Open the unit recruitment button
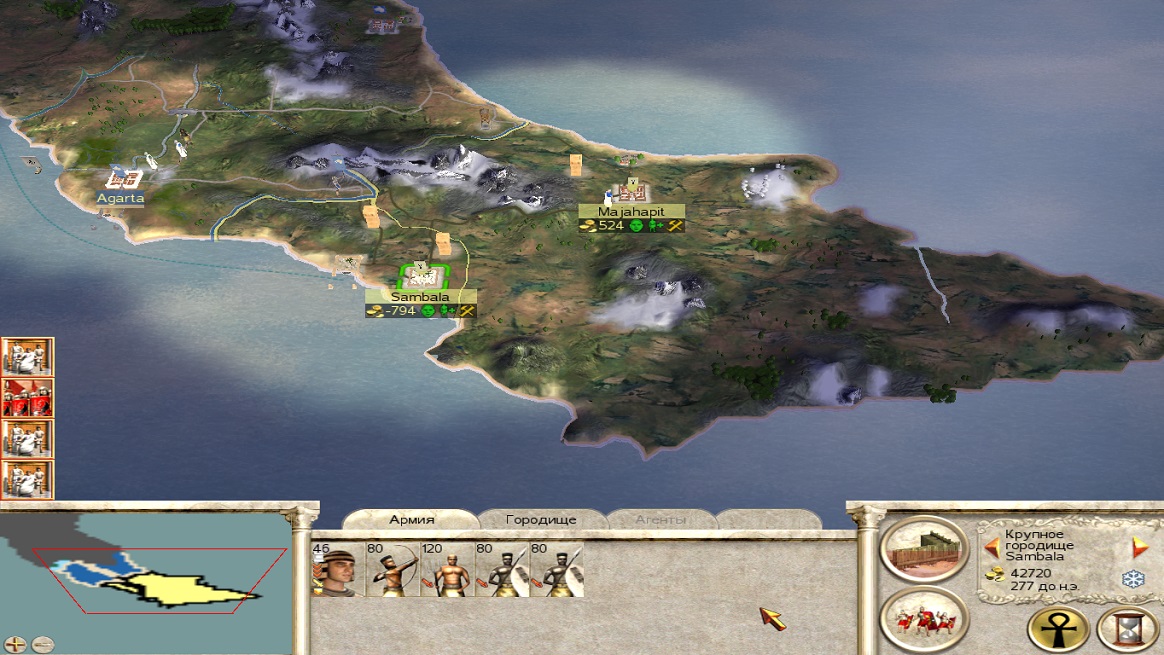 pyautogui.click(x=924, y=619)
